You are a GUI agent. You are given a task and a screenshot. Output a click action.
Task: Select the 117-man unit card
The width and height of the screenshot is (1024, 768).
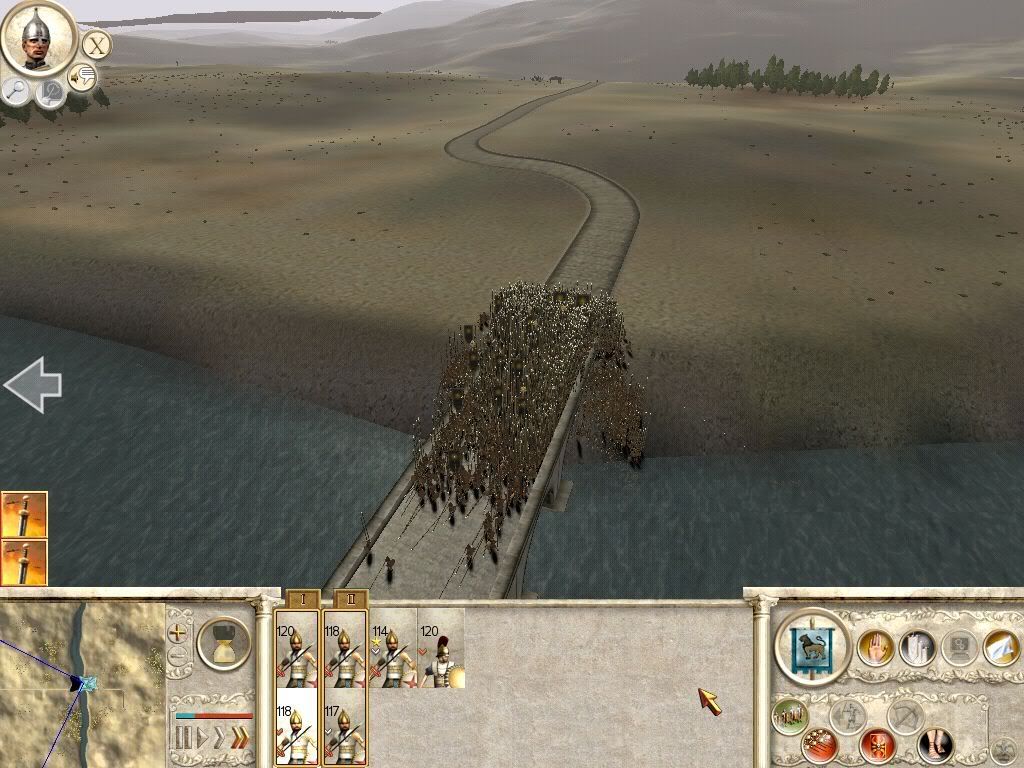[345, 733]
